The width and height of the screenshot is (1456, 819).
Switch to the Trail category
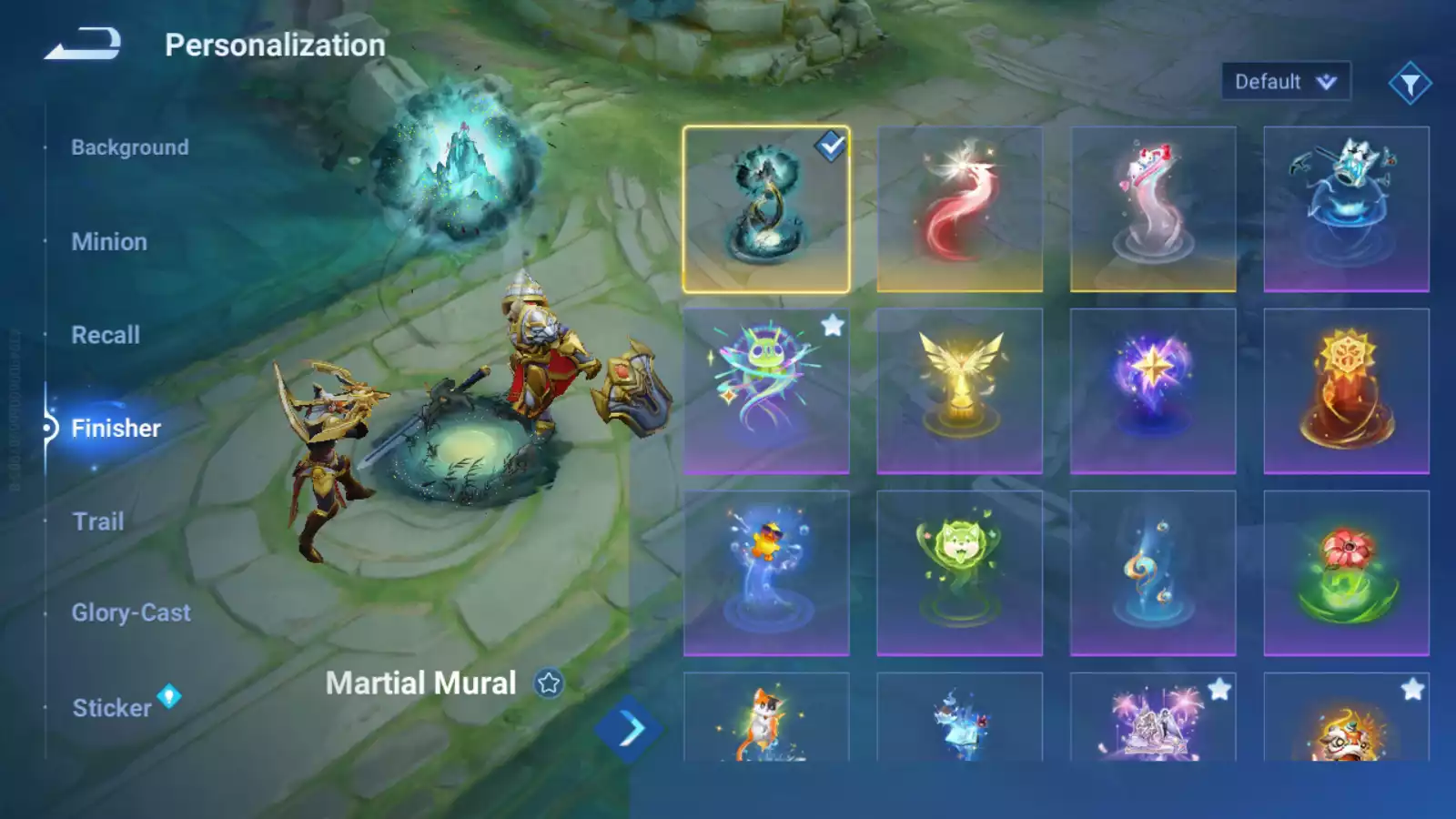98,521
